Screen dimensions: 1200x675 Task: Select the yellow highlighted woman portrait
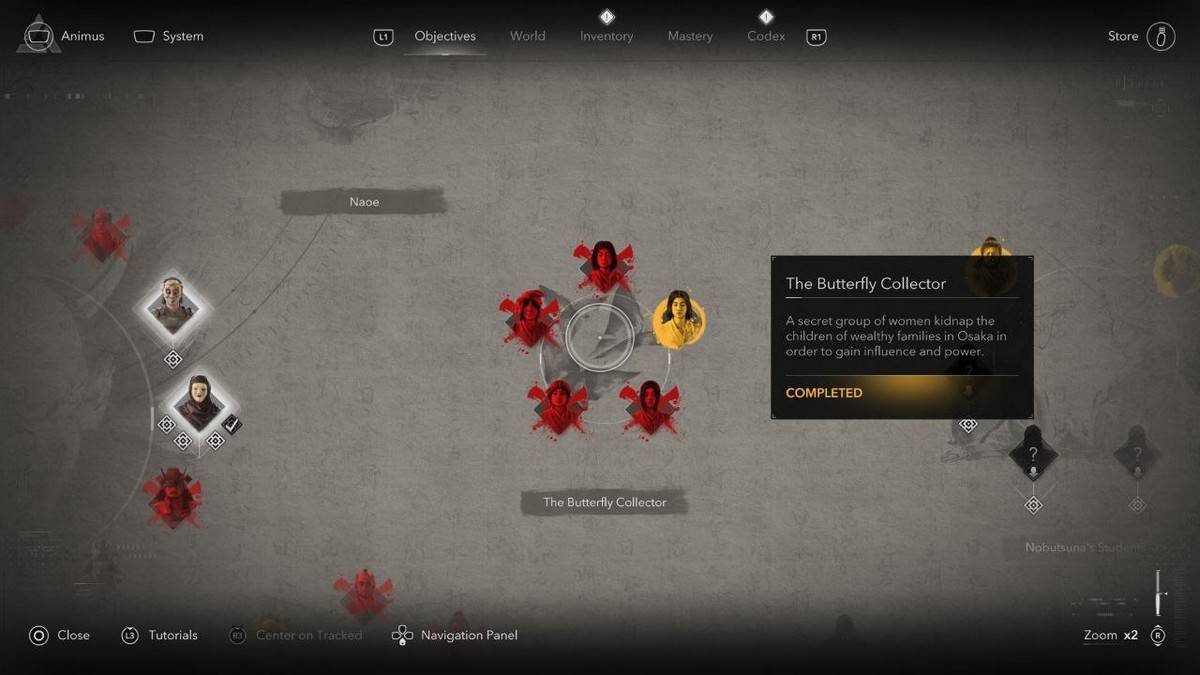pyautogui.click(x=679, y=320)
